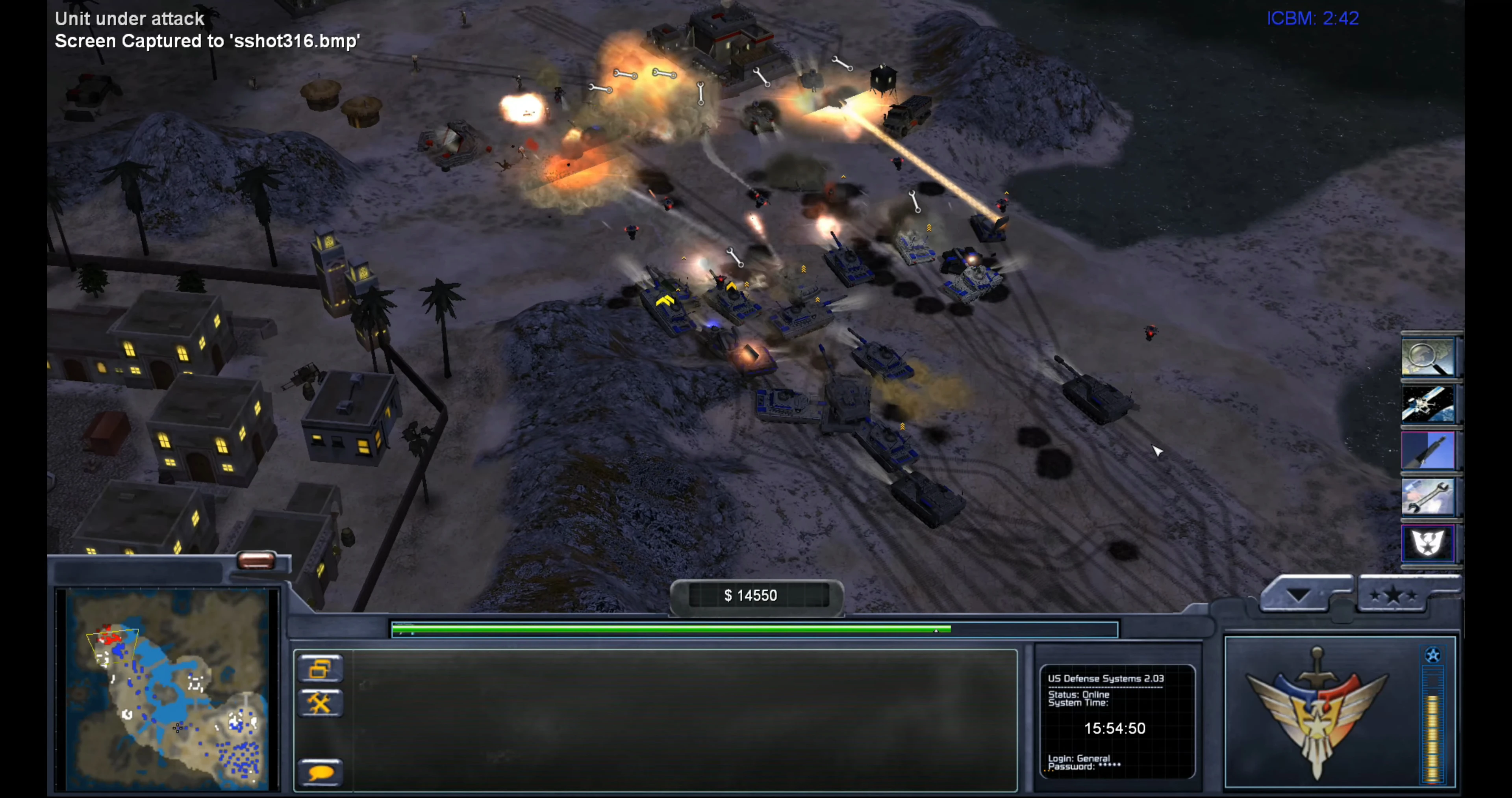Select the Spy Satellite special power

1429,404
